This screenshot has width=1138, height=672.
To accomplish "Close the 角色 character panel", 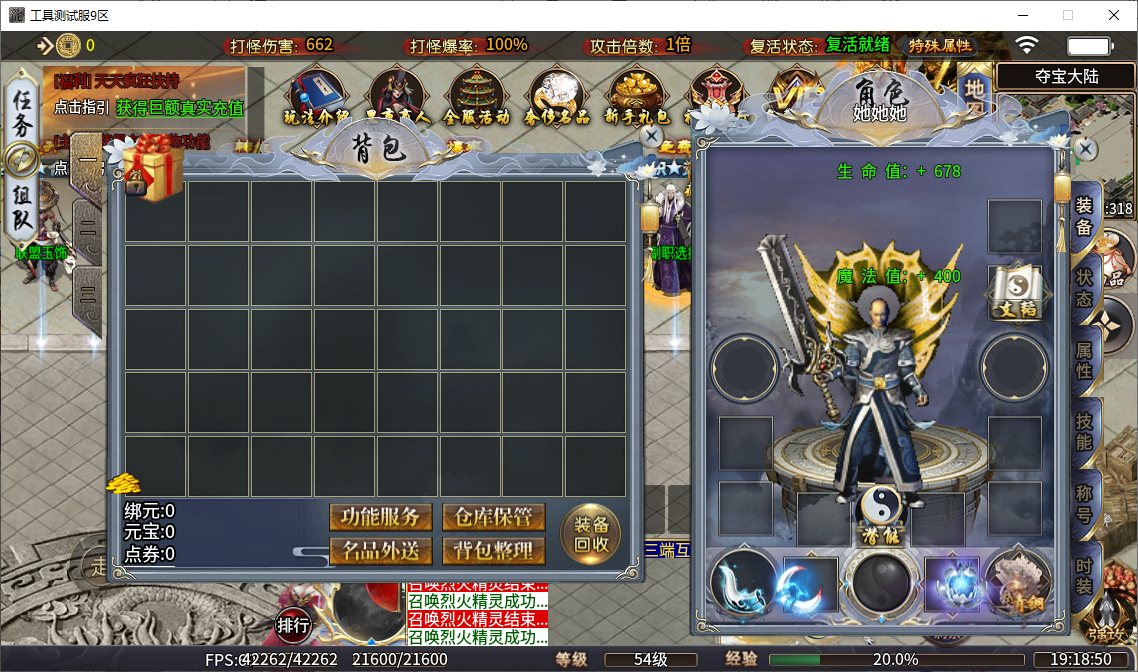I will pos(1083,148).
